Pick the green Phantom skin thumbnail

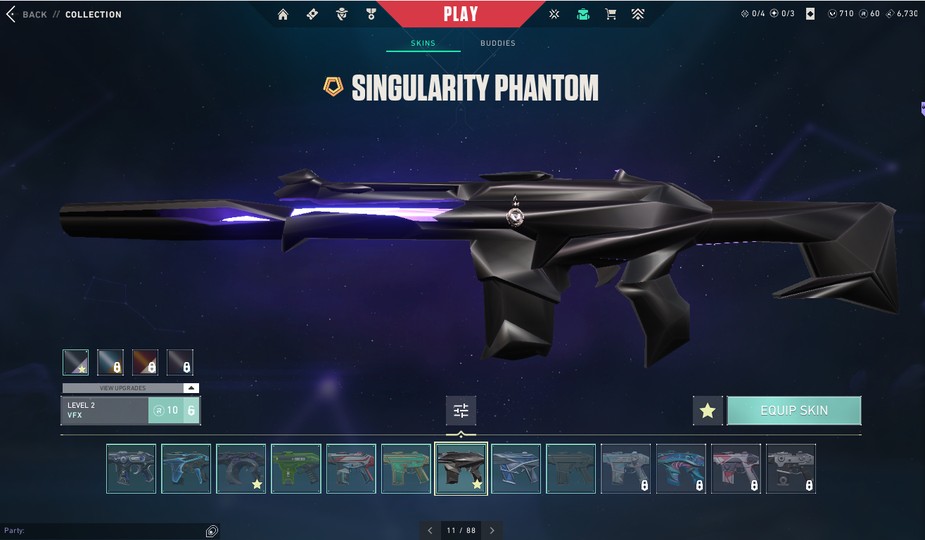pos(296,469)
